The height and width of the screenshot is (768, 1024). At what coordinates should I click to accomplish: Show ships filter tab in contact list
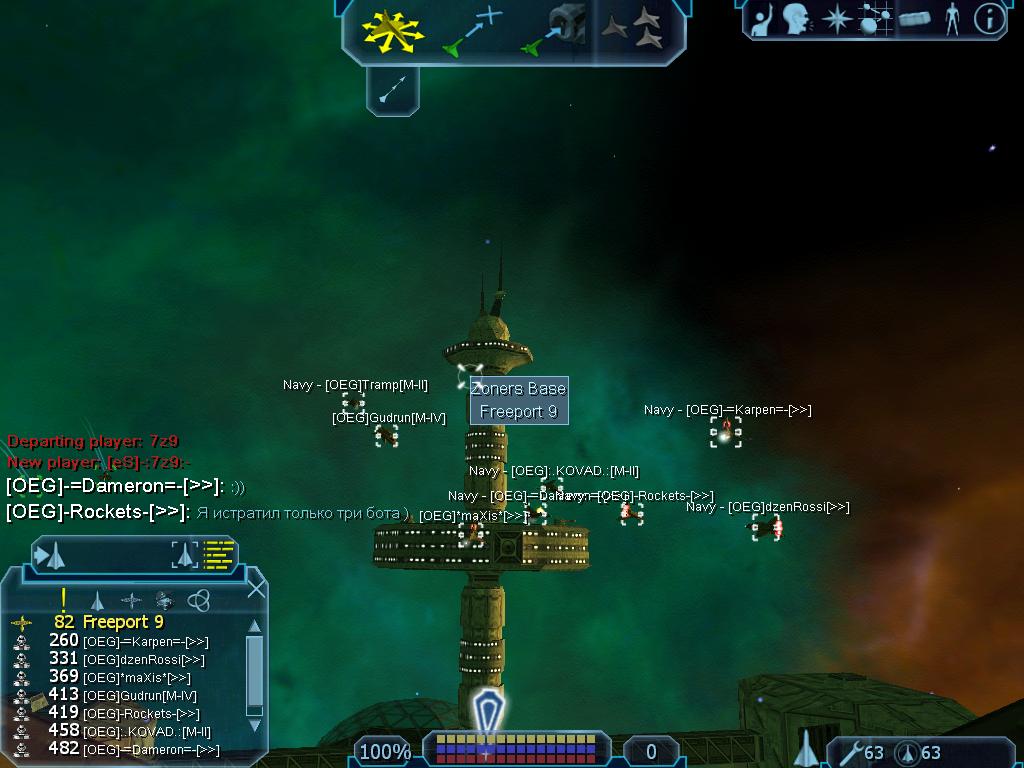click(97, 600)
